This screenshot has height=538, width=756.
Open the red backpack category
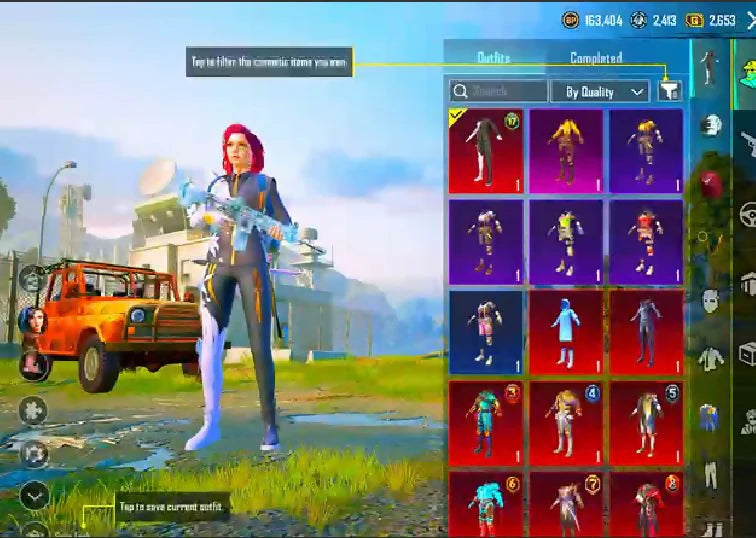709,183
